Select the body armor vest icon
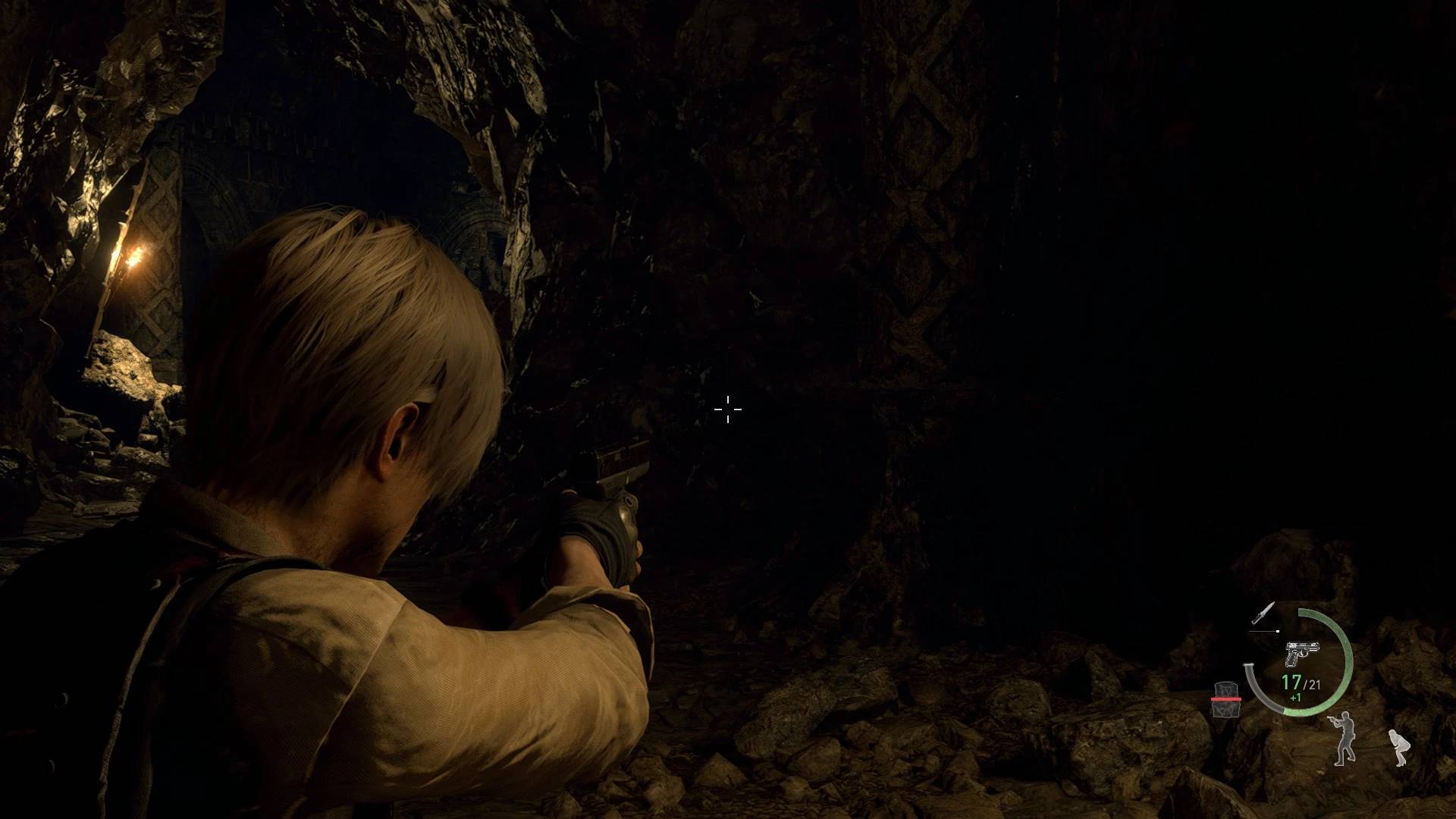 (1225, 699)
